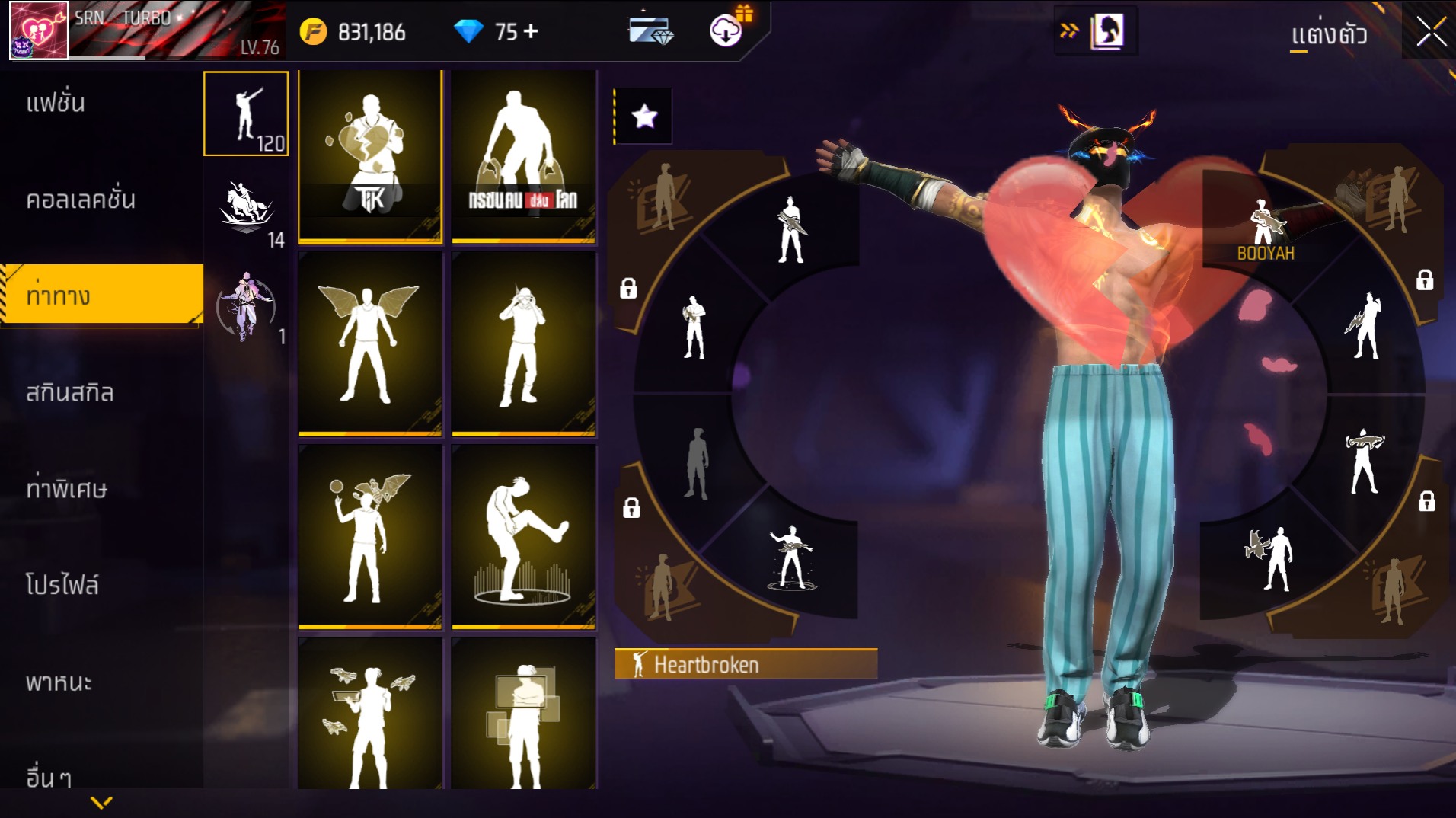
Task: Switch to the horse rider sub-tab with 14
Action: click(x=246, y=211)
